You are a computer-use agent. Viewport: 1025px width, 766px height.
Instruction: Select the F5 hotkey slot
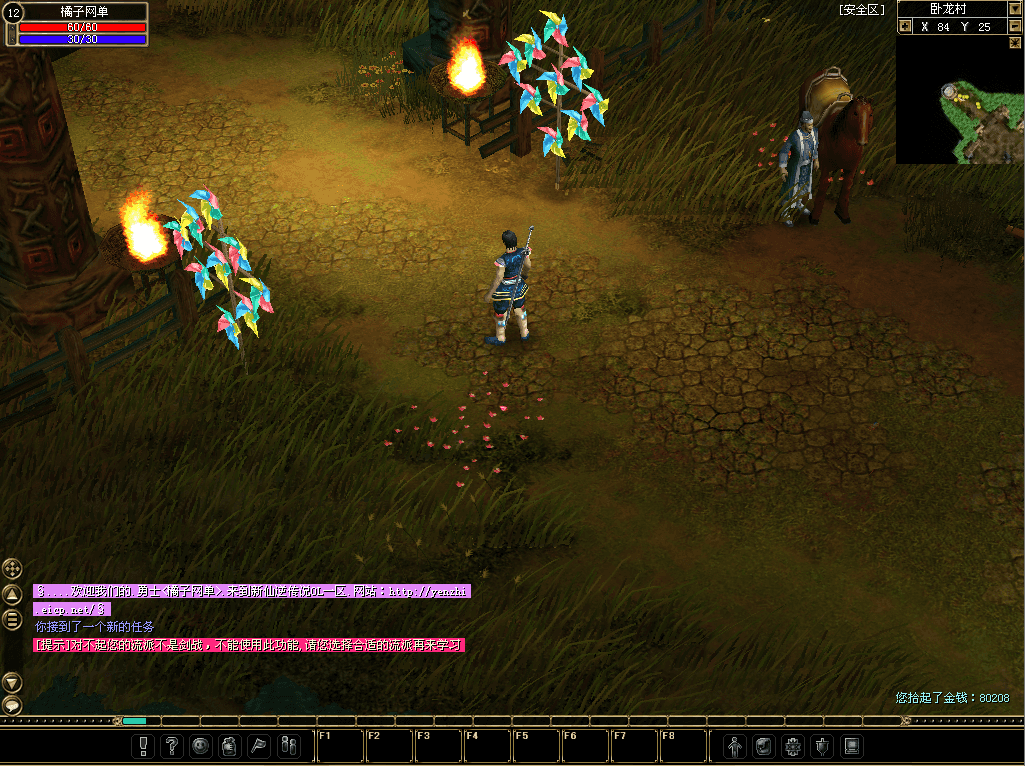click(535, 746)
